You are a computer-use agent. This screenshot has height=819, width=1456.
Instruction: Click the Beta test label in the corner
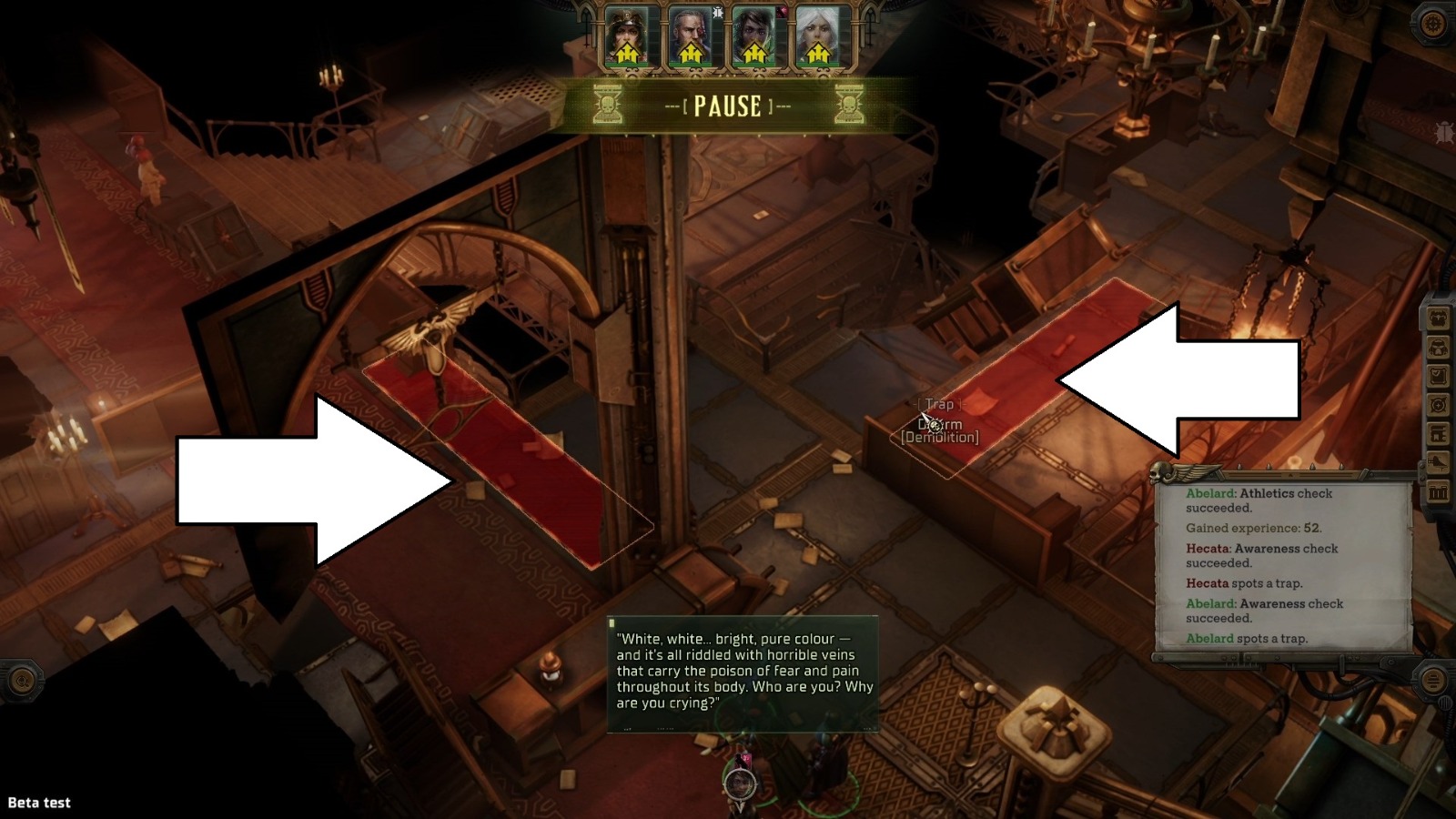point(40,804)
